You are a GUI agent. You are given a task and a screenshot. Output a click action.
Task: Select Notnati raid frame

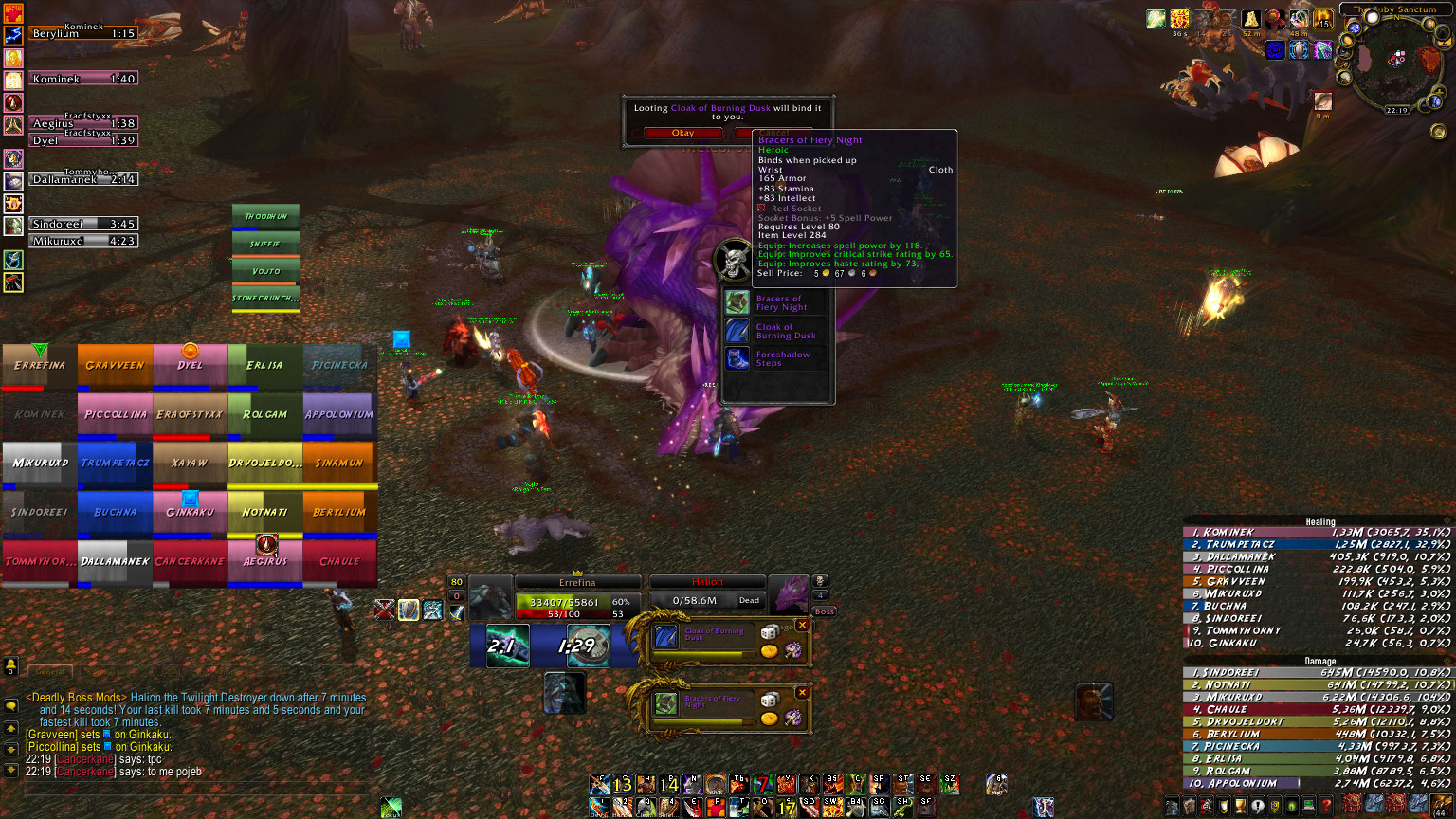click(x=264, y=513)
